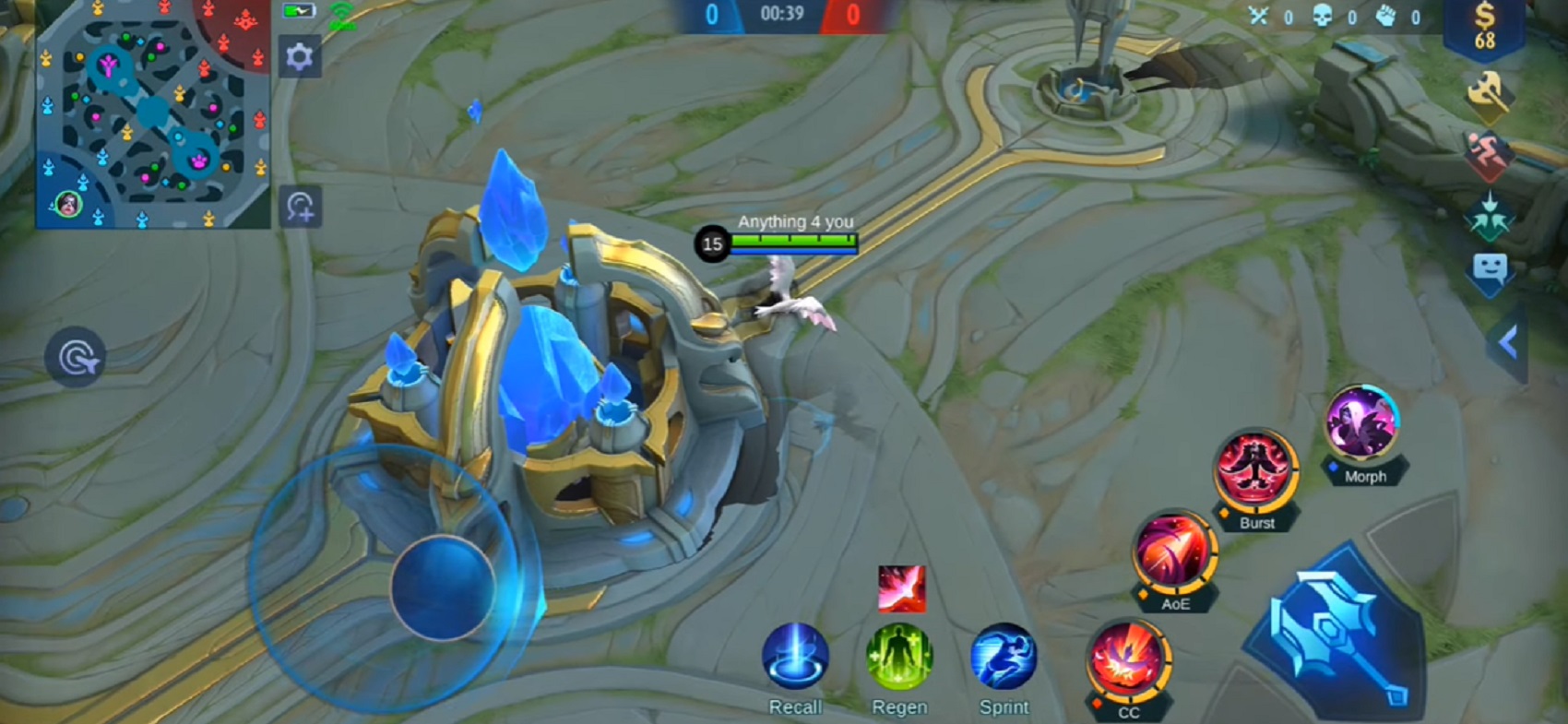
Task: Enable the target lock reticle on the left
Action: coord(76,355)
